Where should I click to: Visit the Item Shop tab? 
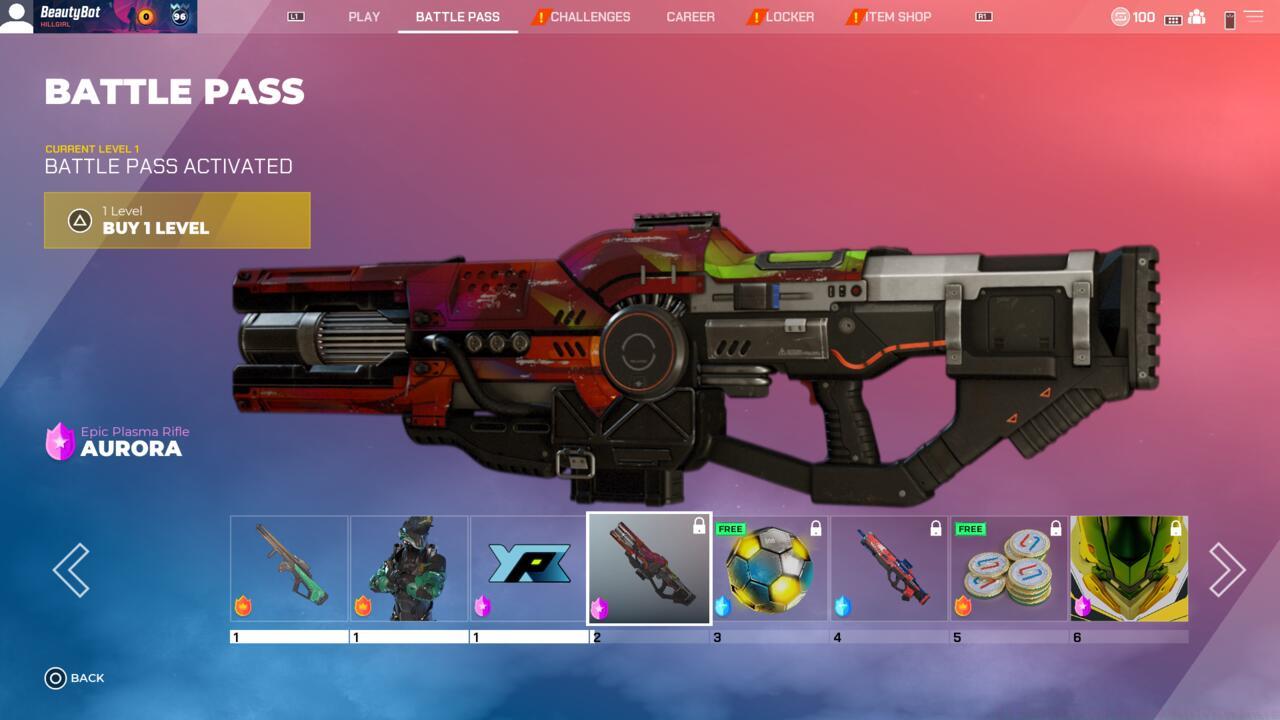tap(897, 17)
